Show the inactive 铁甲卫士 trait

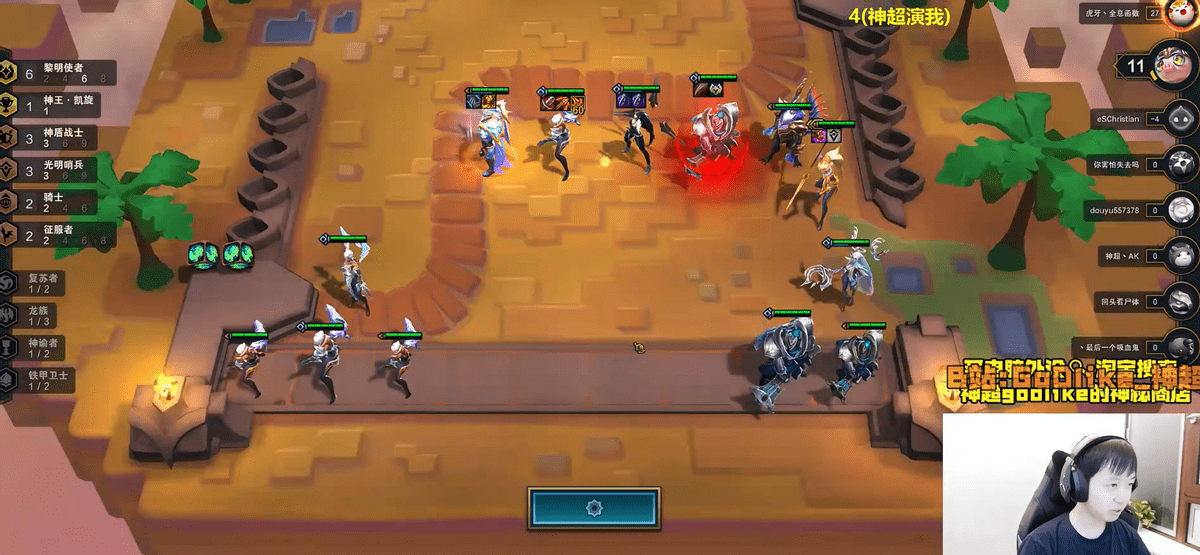tap(40, 380)
